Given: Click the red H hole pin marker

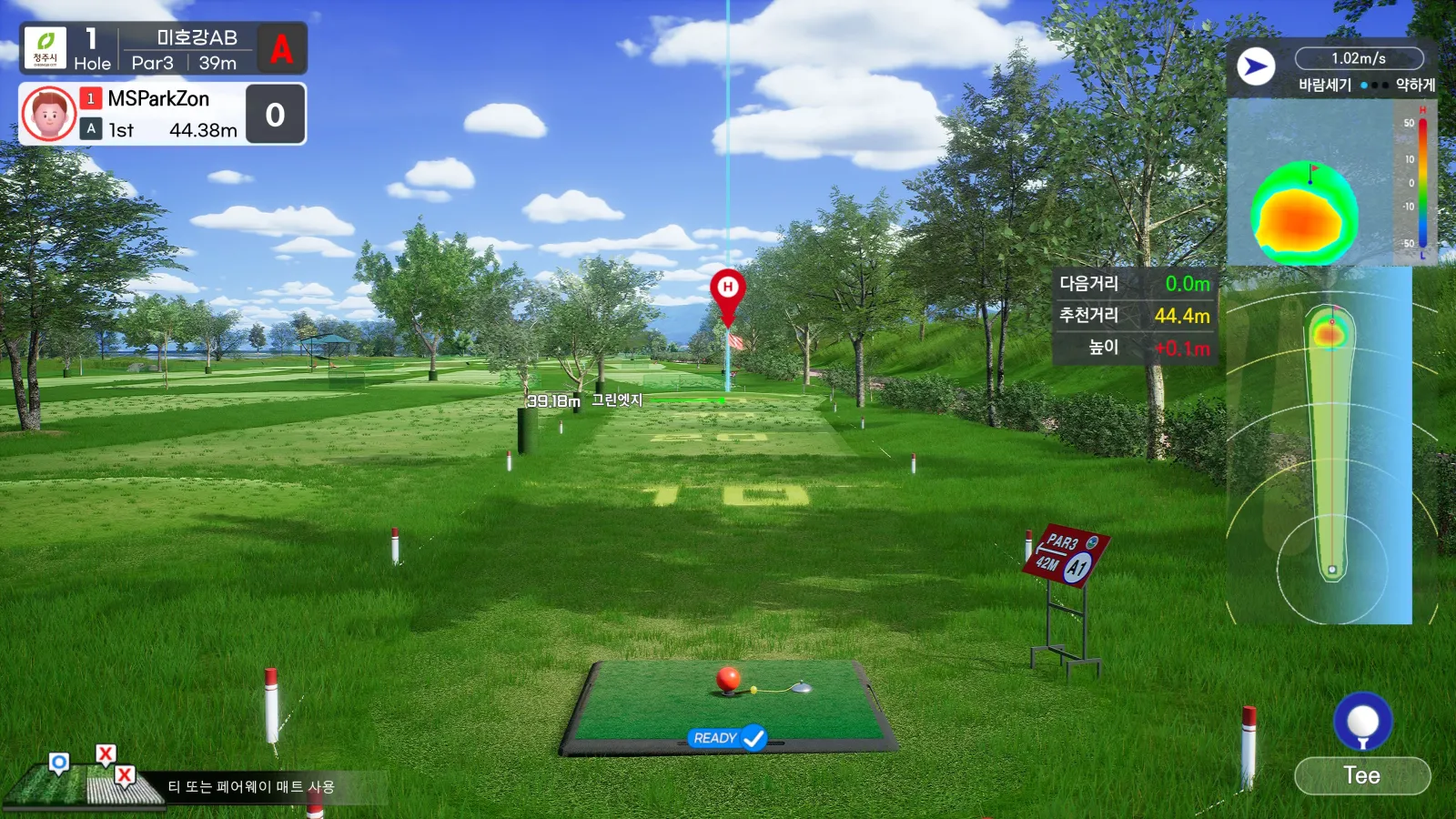Looking at the screenshot, I should 727,291.
